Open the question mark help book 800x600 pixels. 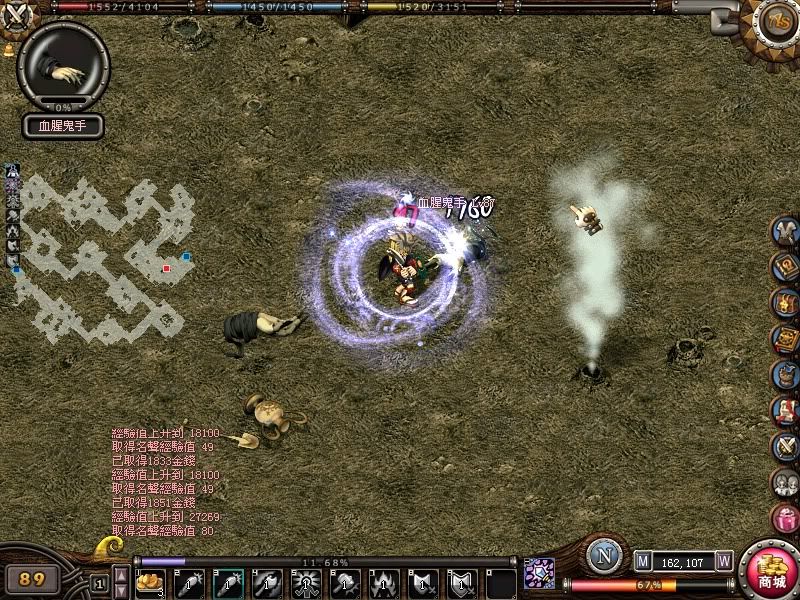785,267
